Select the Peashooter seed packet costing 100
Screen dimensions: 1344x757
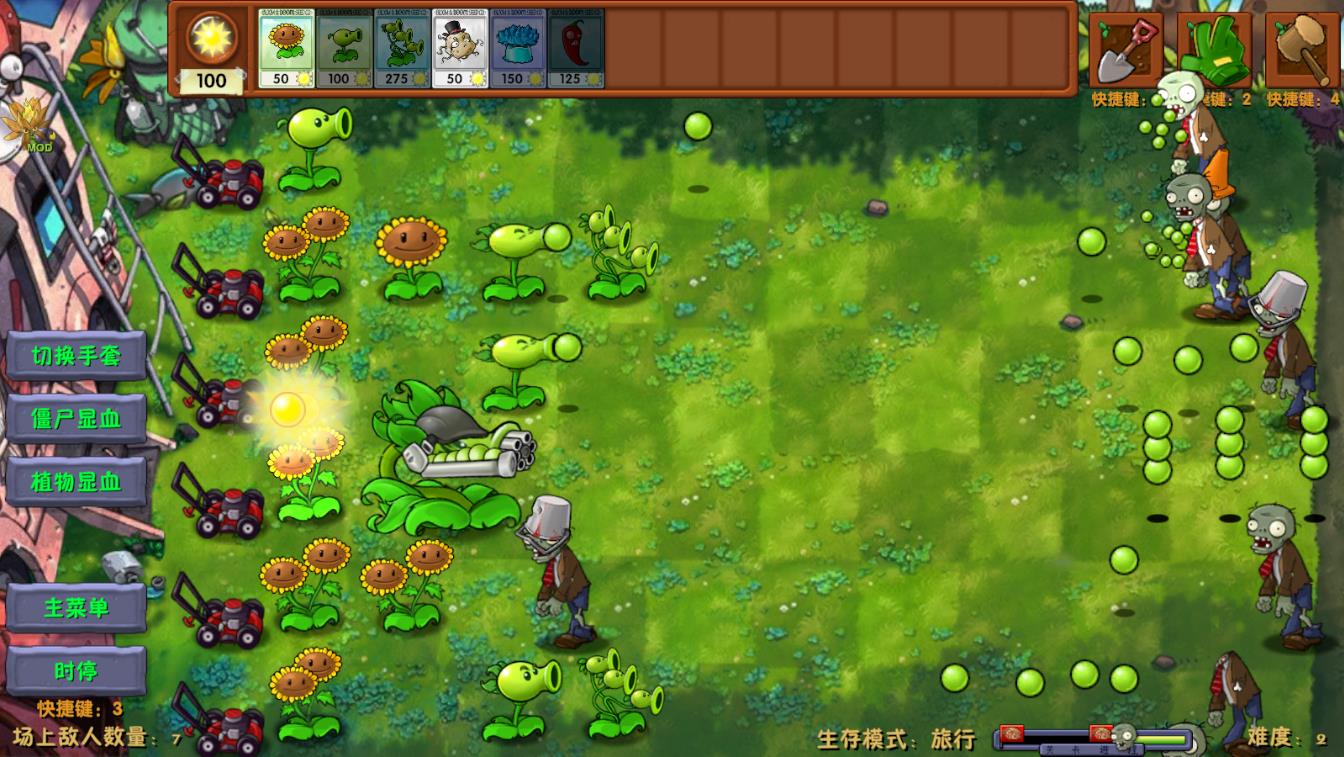(x=344, y=47)
